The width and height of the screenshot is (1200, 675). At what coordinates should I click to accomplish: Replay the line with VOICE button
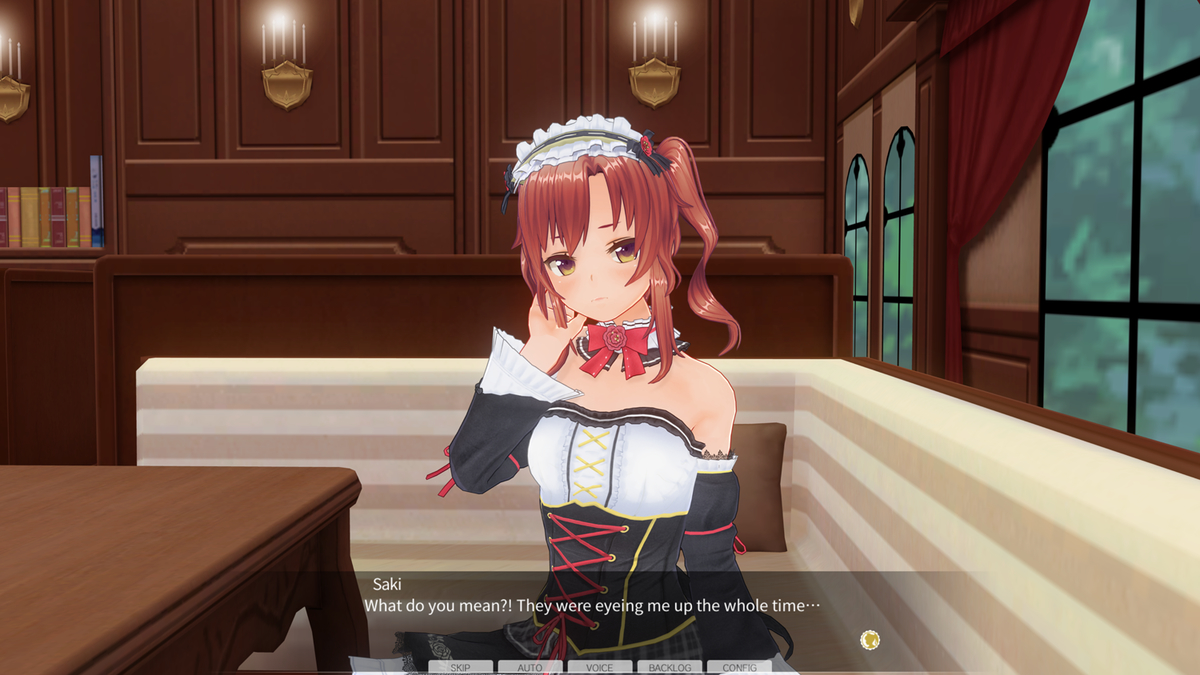[x=600, y=667]
